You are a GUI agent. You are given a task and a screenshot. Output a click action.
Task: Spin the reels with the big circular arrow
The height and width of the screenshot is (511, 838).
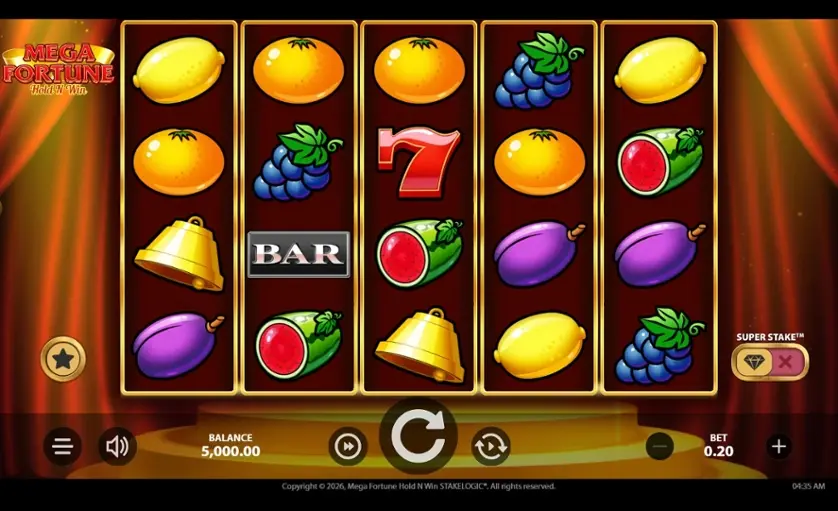418,436
